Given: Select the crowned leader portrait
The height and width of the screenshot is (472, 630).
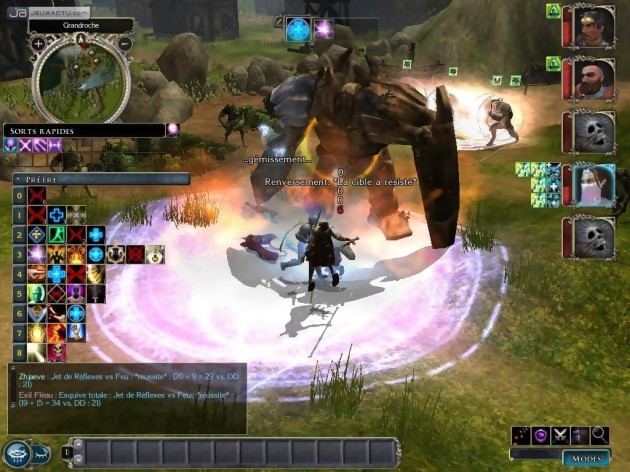Looking at the screenshot, I should 594,26.
